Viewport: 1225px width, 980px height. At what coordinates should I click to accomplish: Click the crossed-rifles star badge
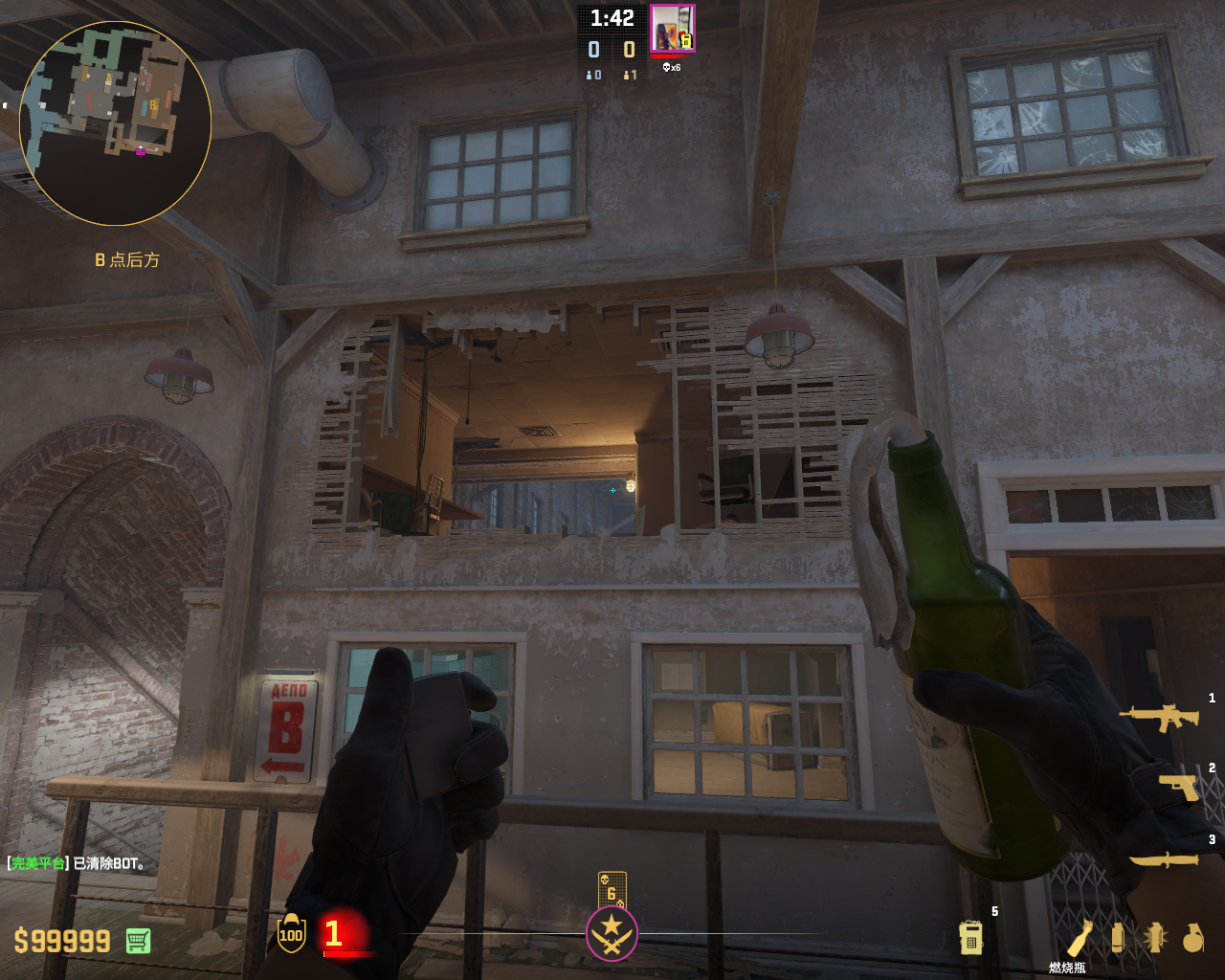pyautogui.click(x=612, y=933)
